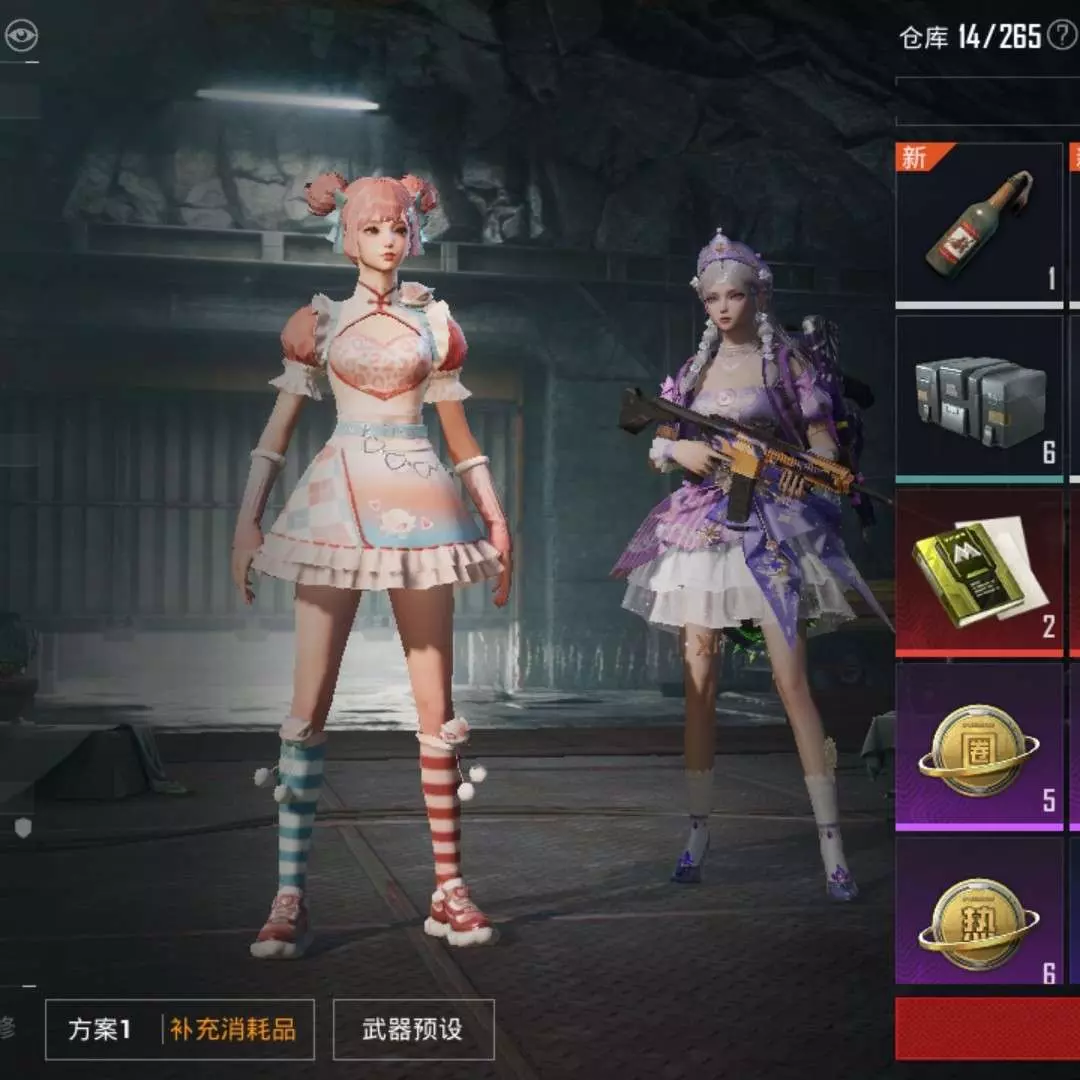This screenshot has height=1080, width=1080.
Task: Select the gold coin marked 热
Action: pyautogui.click(x=978, y=920)
